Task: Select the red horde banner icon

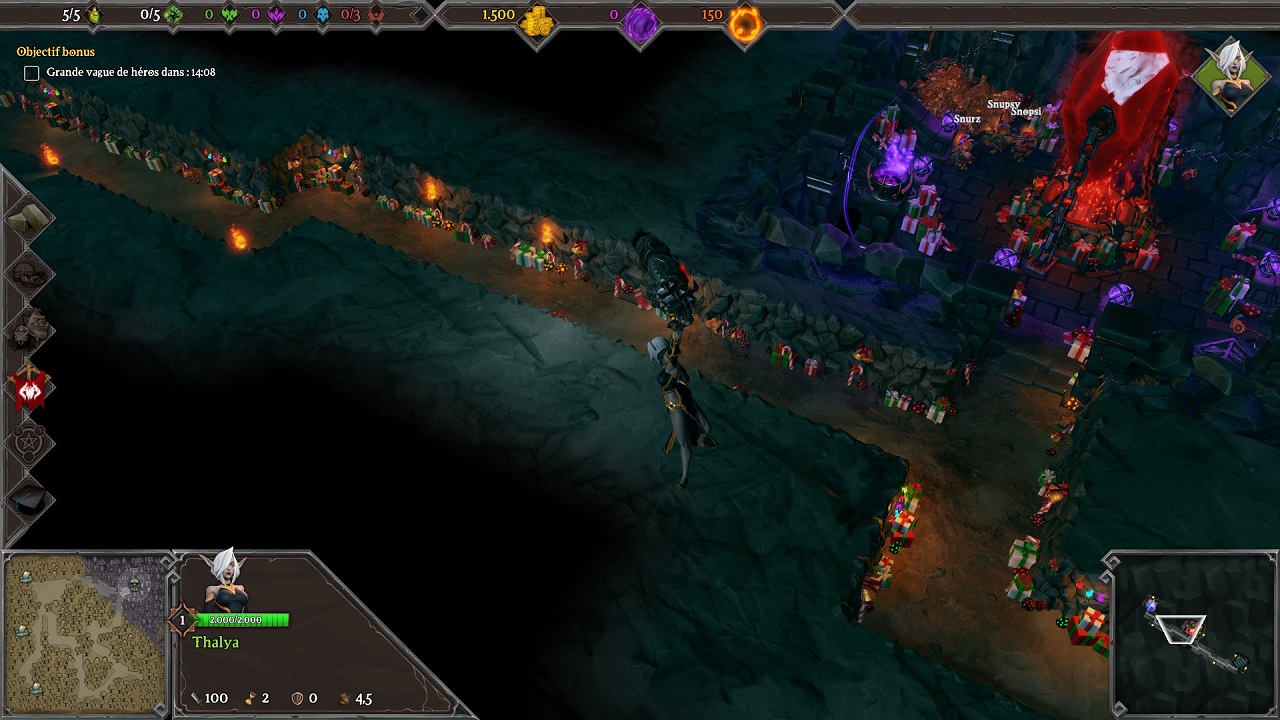Action: click(29, 387)
